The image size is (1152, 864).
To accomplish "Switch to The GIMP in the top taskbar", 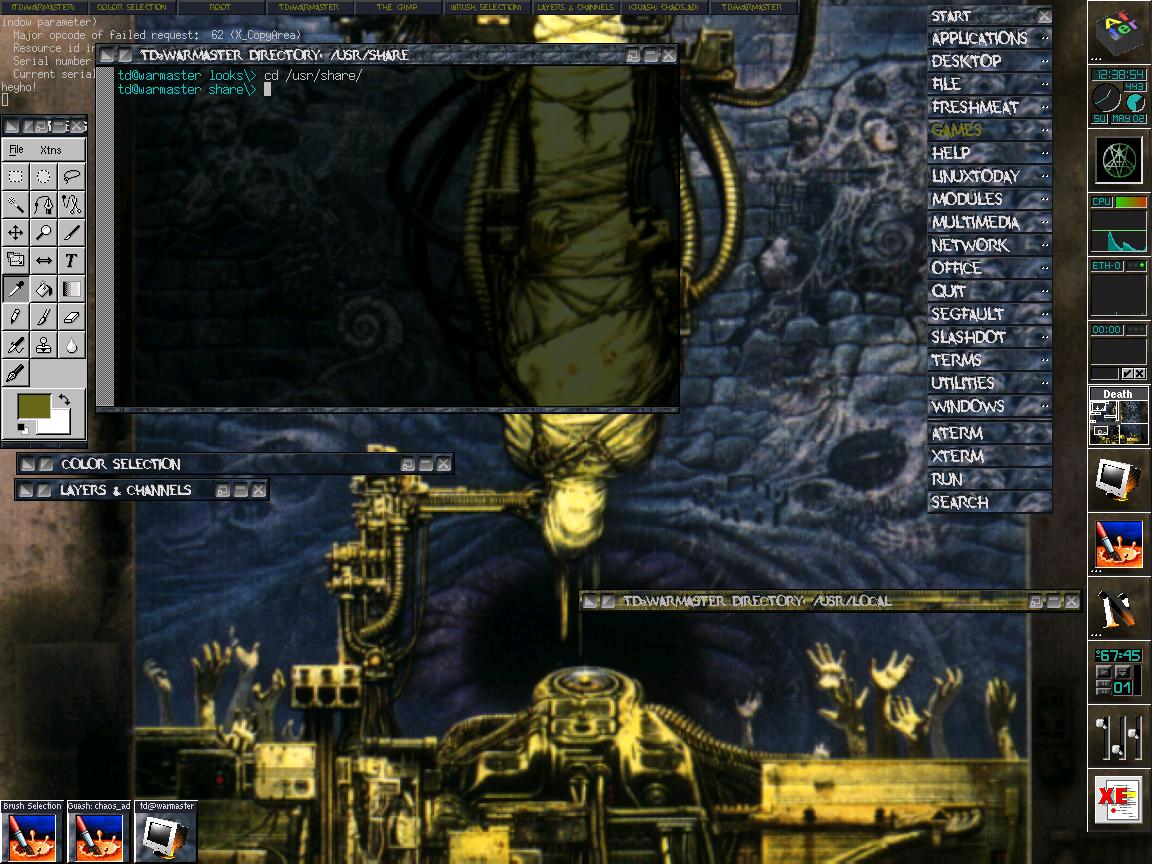I will point(397,7).
